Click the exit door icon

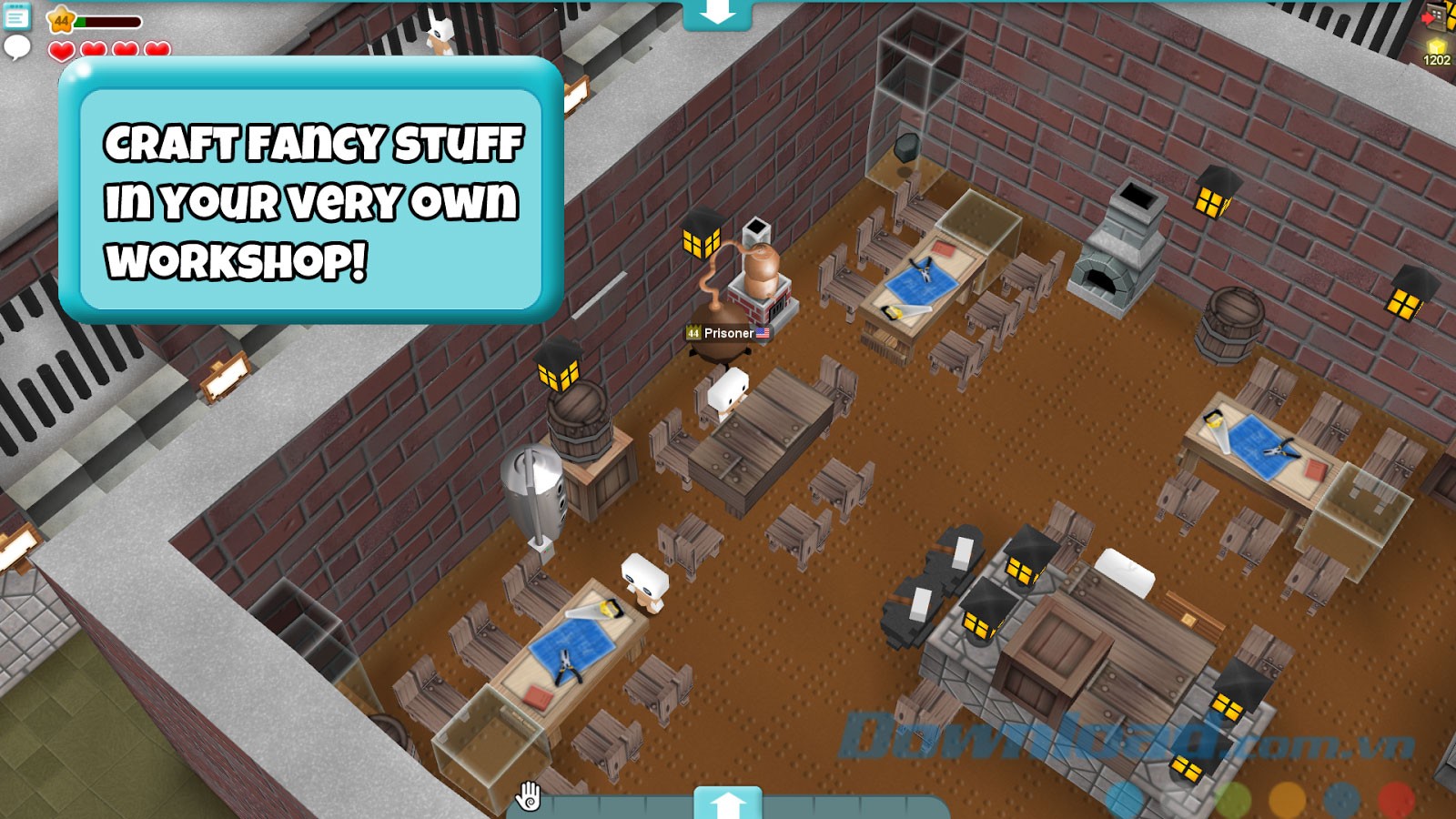(1435, 17)
